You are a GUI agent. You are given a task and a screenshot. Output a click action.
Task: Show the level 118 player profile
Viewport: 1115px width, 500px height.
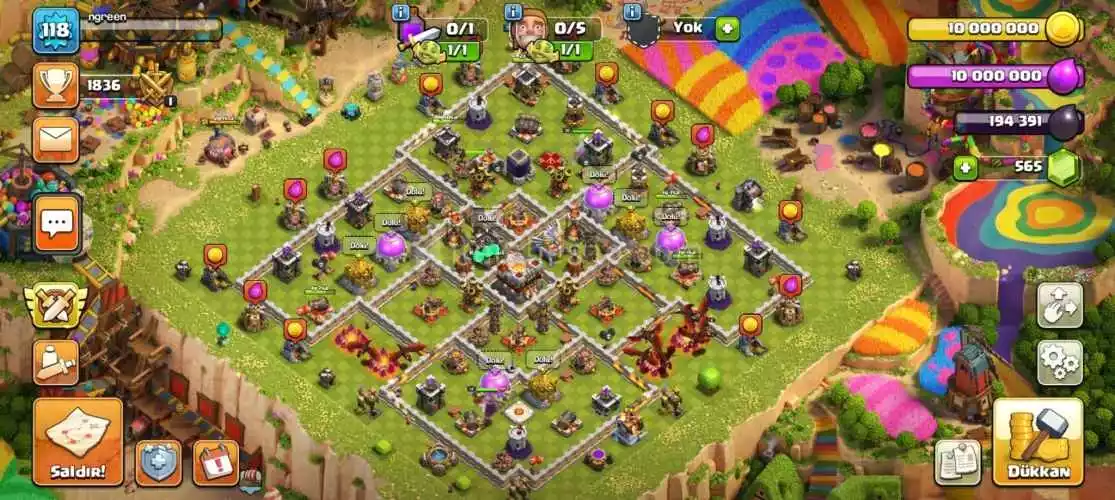click(55, 32)
